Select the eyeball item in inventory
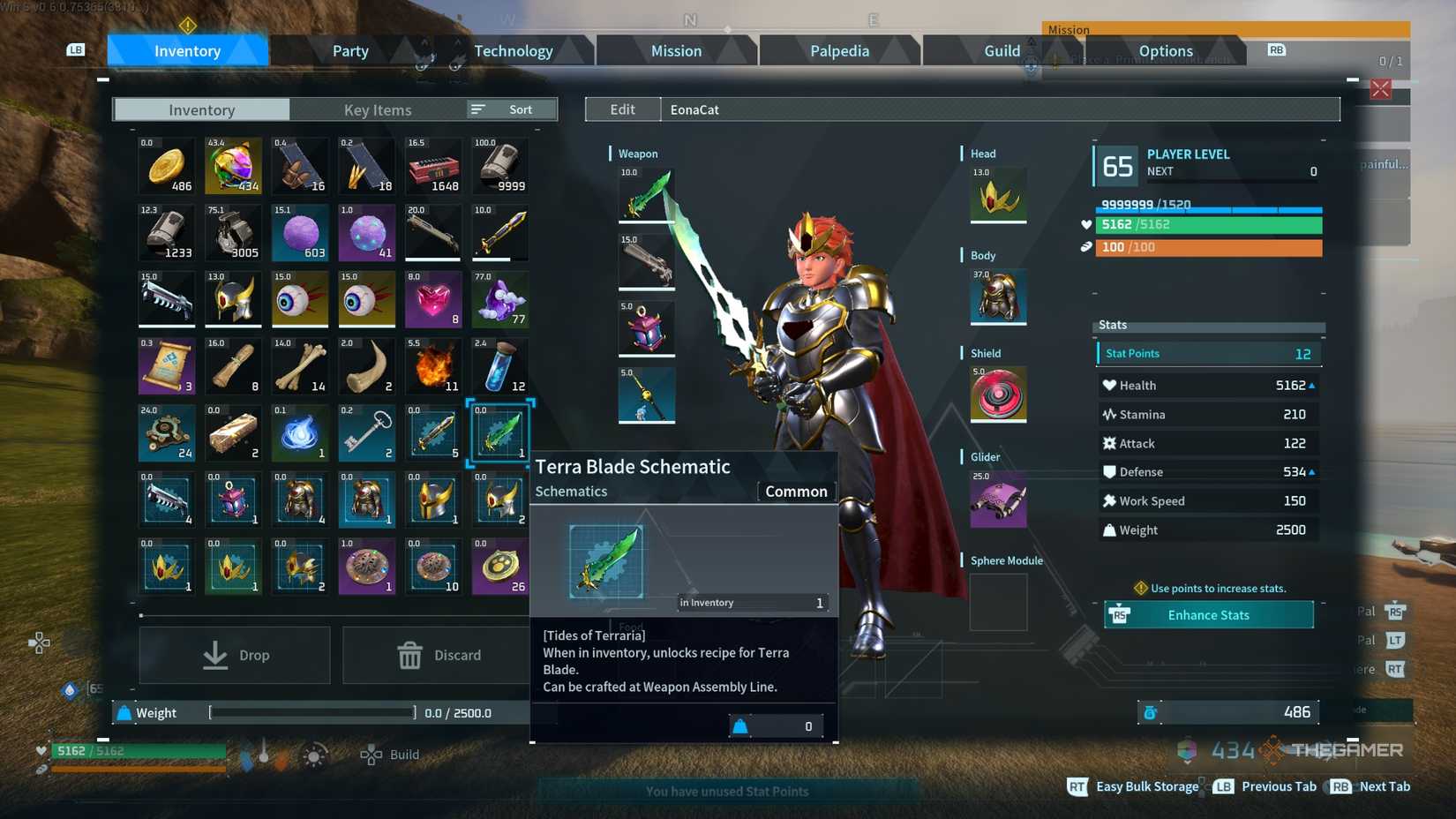Screen dimensions: 1456x819 click(x=300, y=299)
